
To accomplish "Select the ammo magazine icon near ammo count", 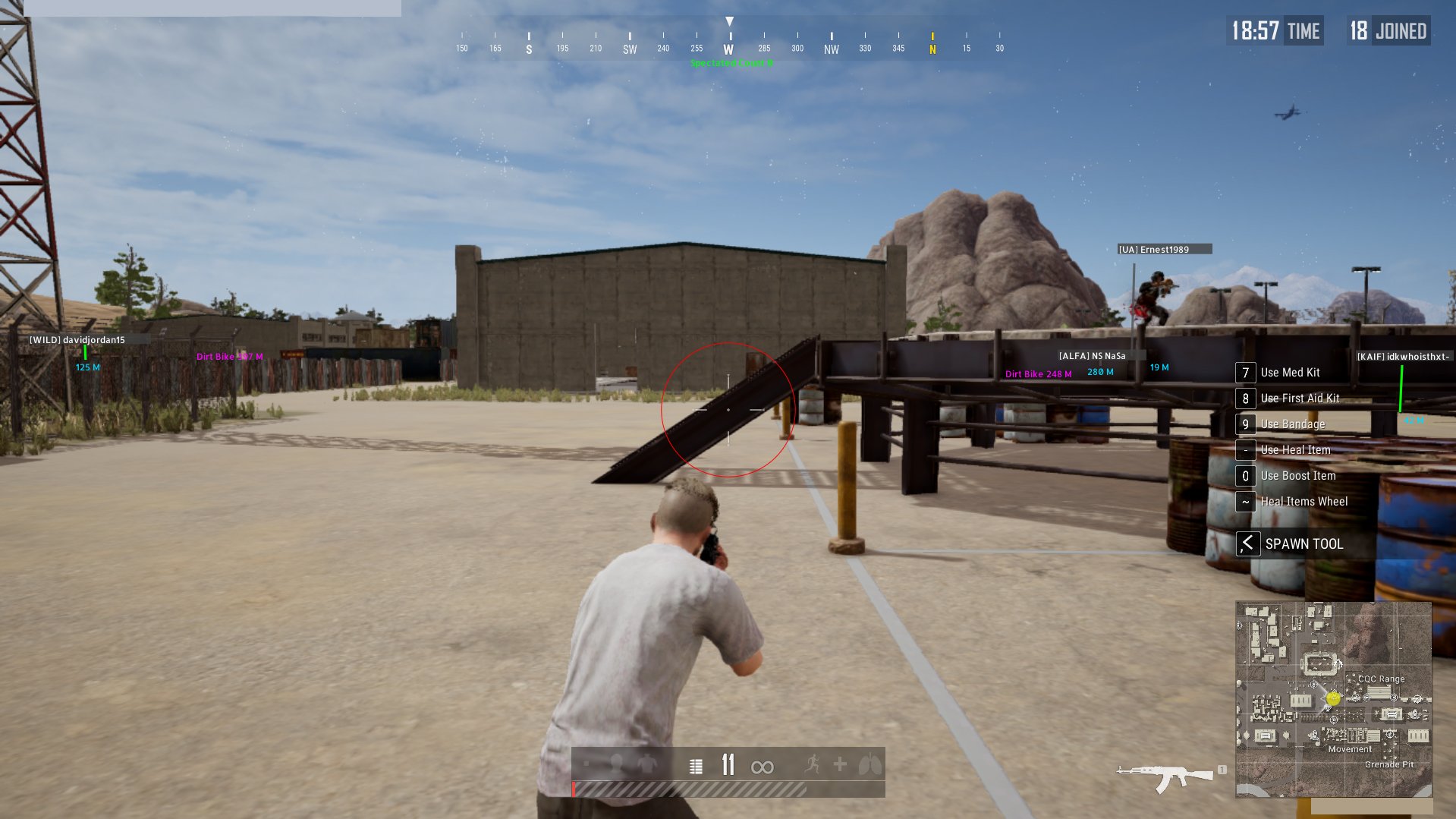I will [696, 766].
